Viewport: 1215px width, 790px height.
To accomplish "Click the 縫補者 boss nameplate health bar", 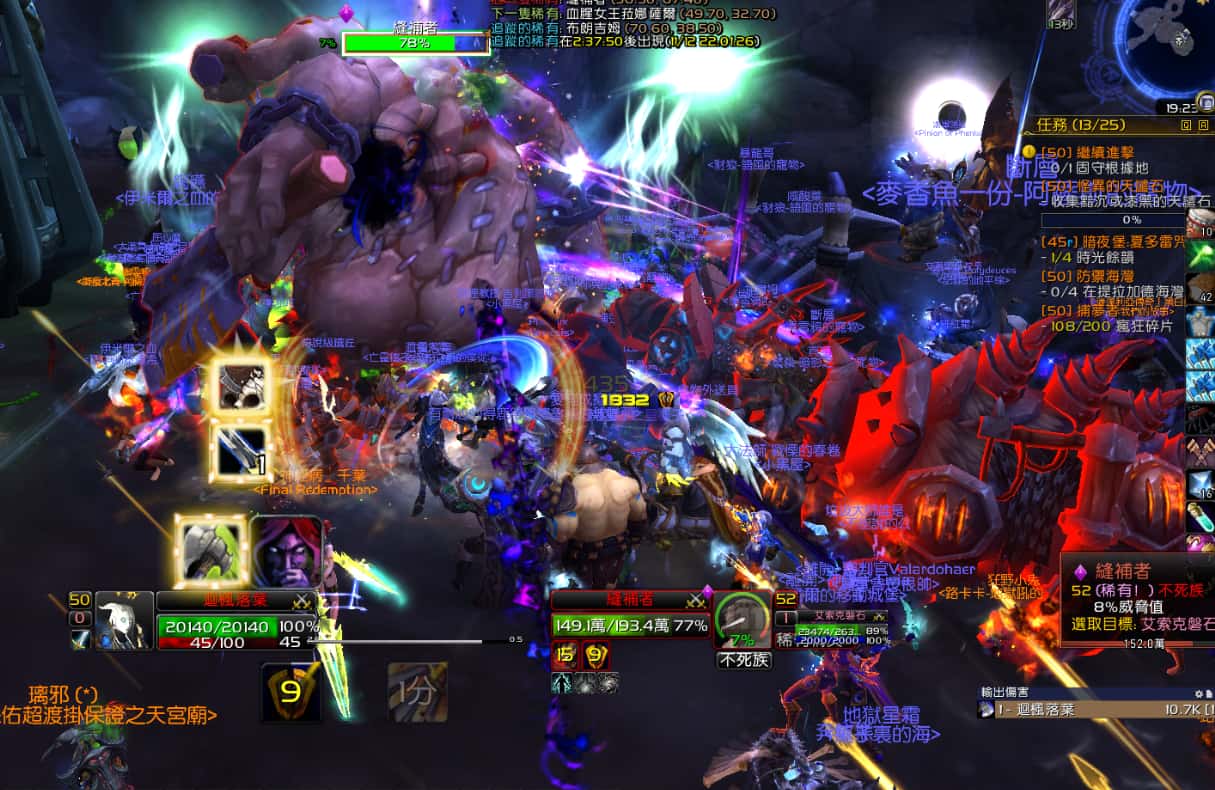I will tap(415, 43).
